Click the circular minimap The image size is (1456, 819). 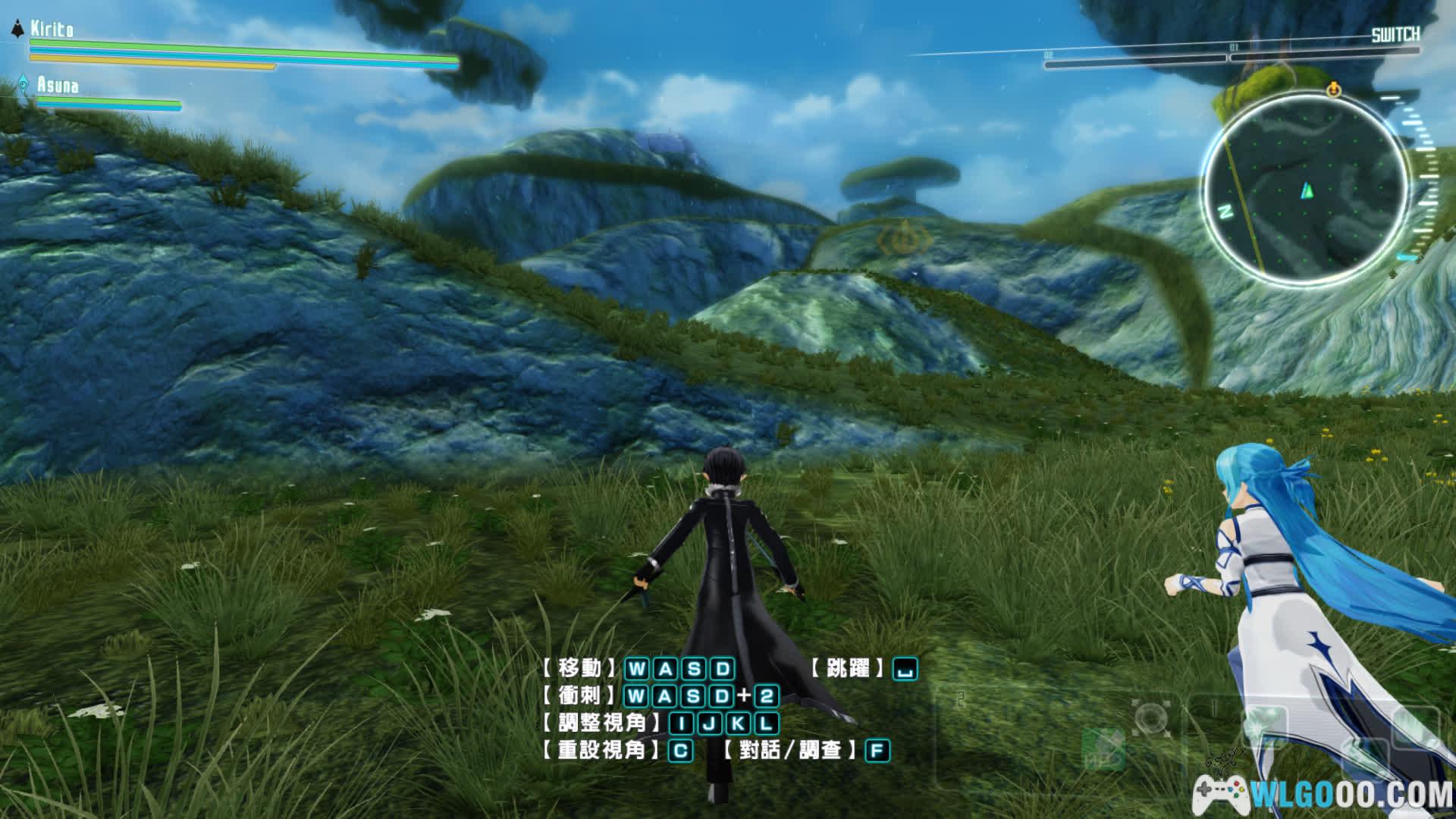point(1304,190)
